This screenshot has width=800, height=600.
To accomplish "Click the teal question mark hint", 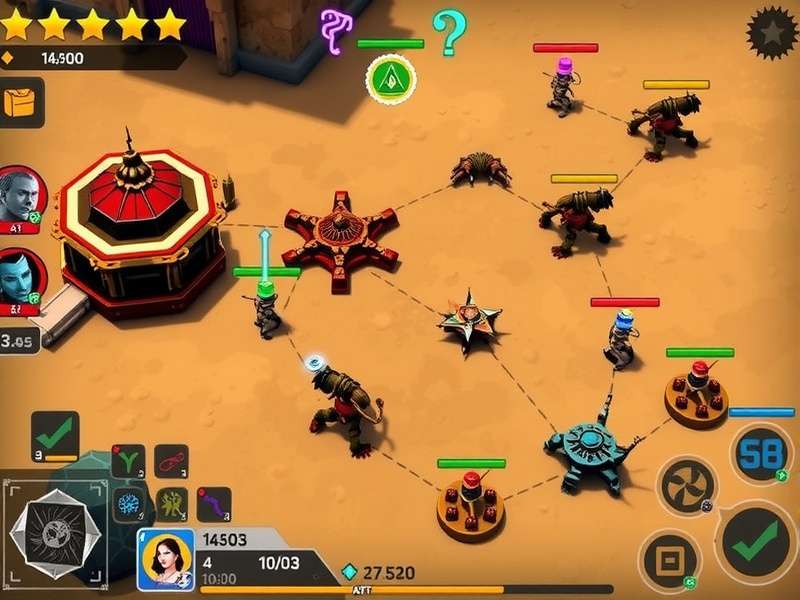I will tap(450, 32).
